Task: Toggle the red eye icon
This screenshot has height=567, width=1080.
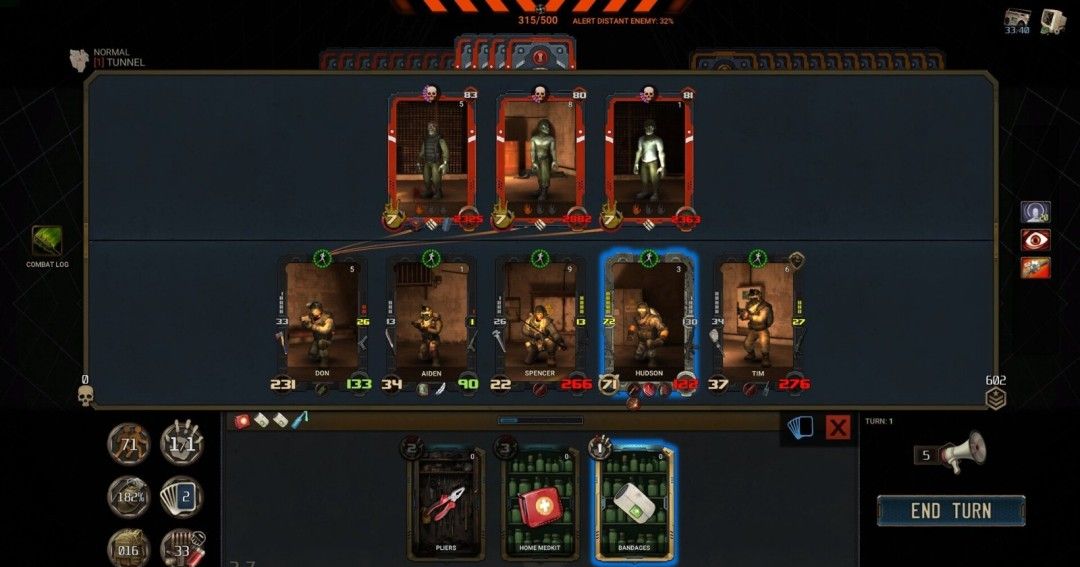Action: tap(1035, 240)
